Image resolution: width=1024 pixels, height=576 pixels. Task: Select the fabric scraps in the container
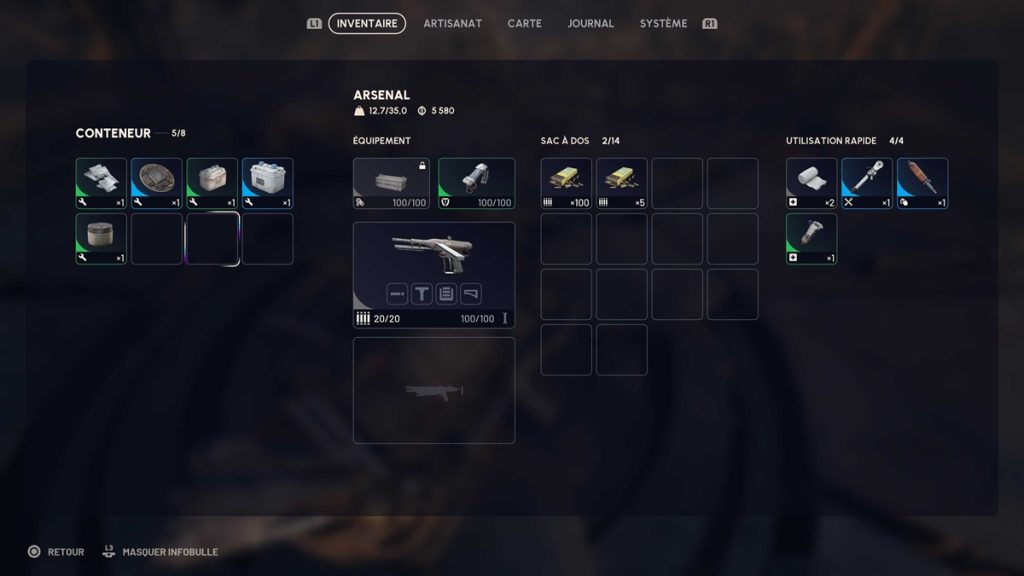click(101, 183)
